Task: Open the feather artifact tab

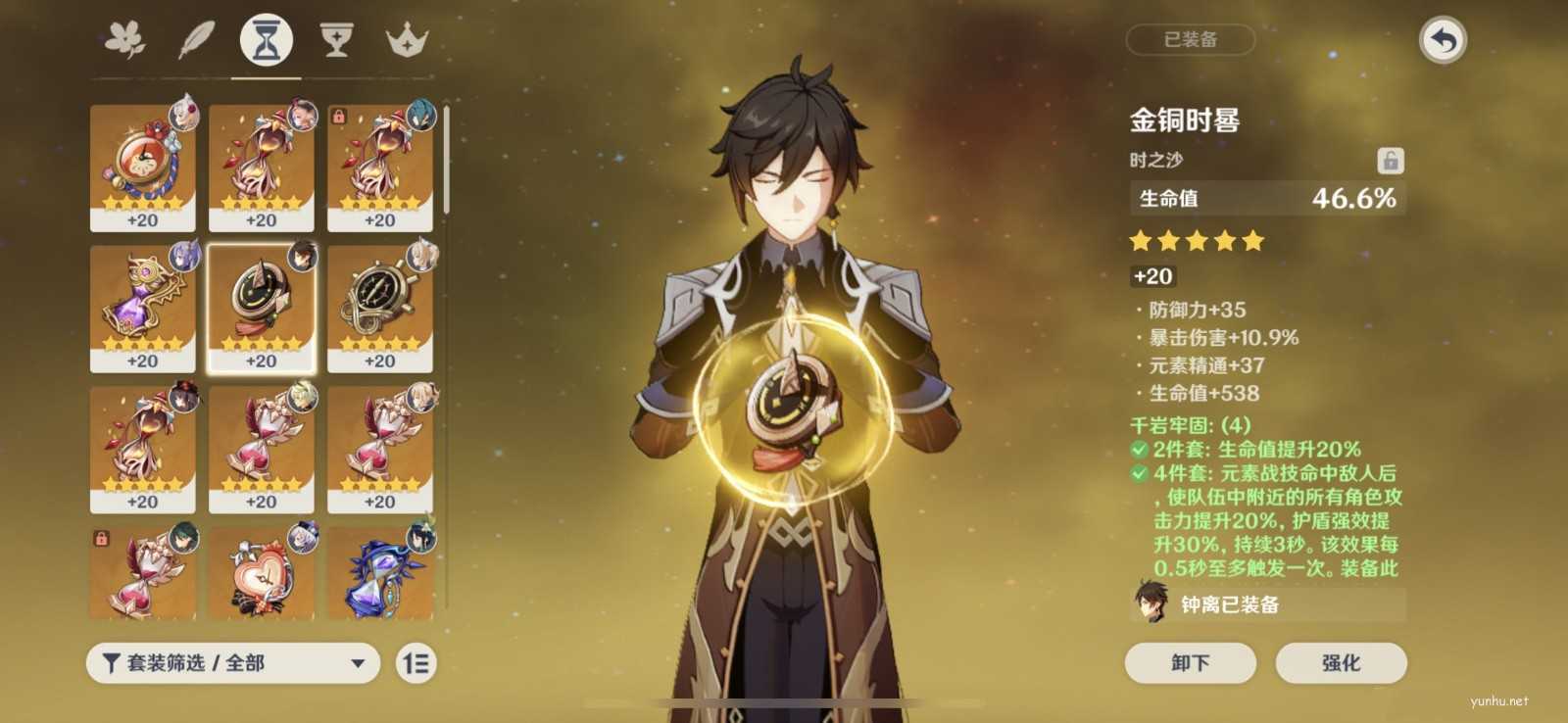Action: pyautogui.click(x=196, y=41)
